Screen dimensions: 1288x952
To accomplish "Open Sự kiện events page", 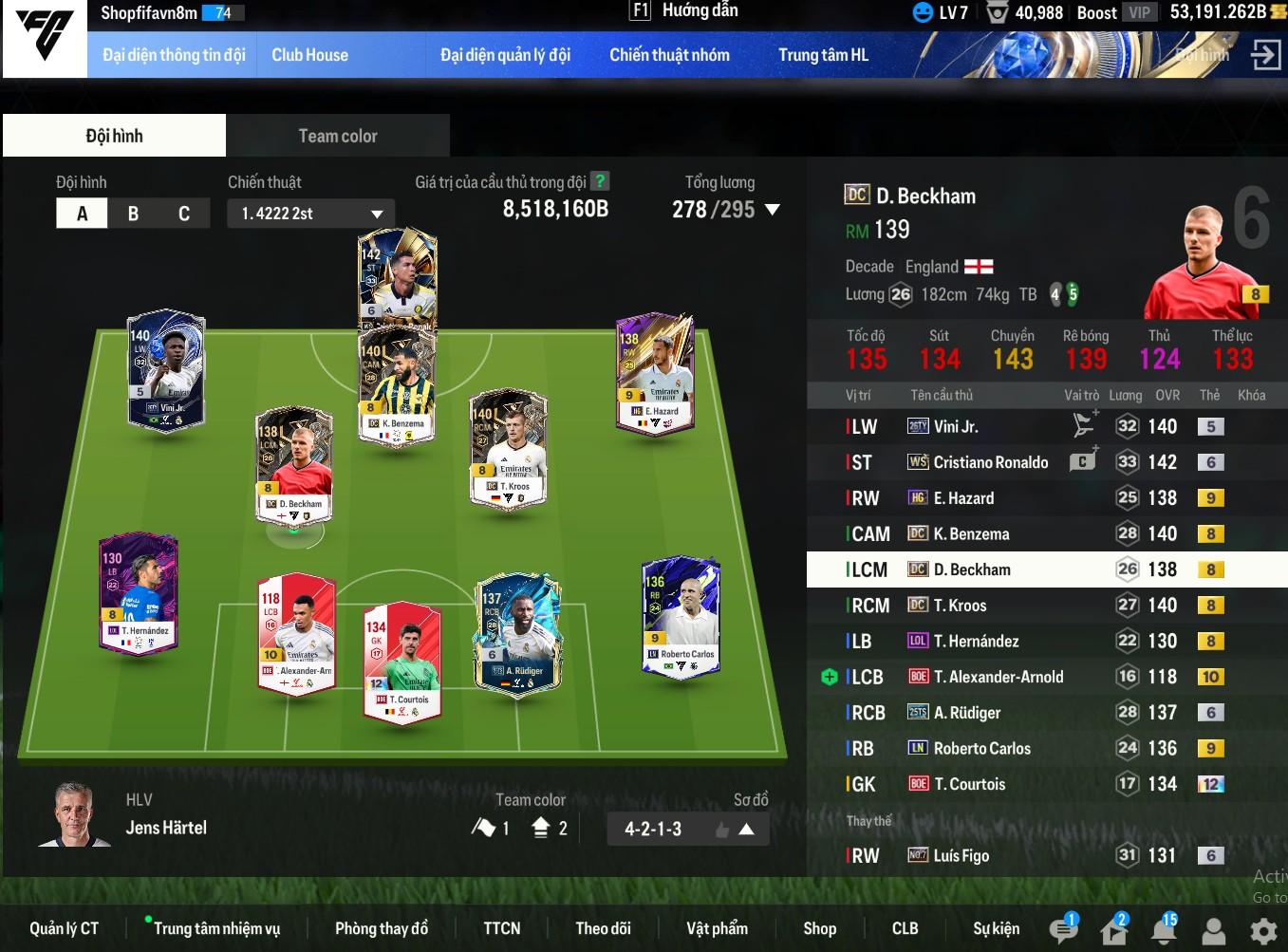I will point(996,928).
